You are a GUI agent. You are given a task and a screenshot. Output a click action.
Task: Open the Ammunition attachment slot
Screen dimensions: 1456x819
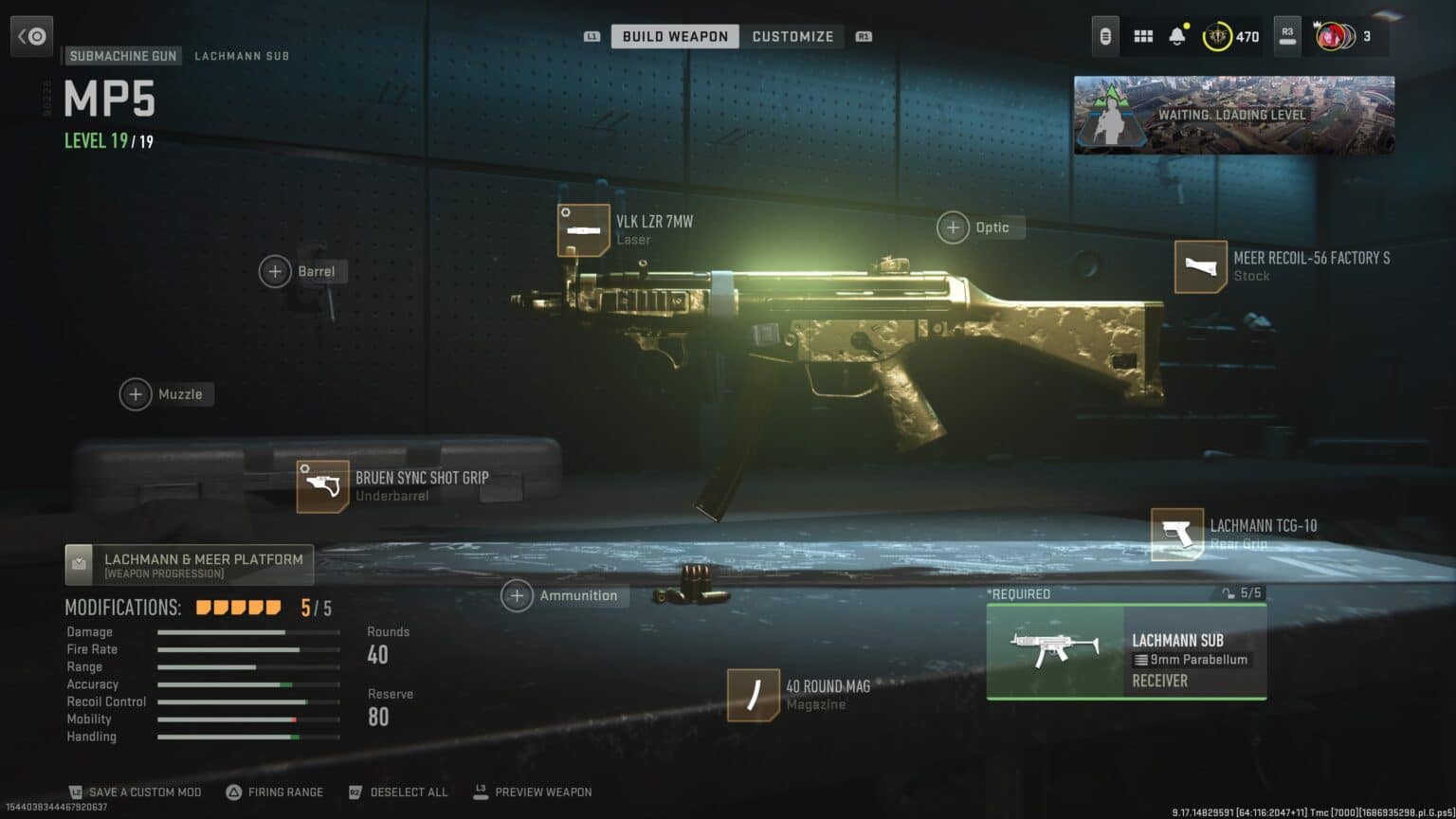pyautogui.click(x=518, y=595)
